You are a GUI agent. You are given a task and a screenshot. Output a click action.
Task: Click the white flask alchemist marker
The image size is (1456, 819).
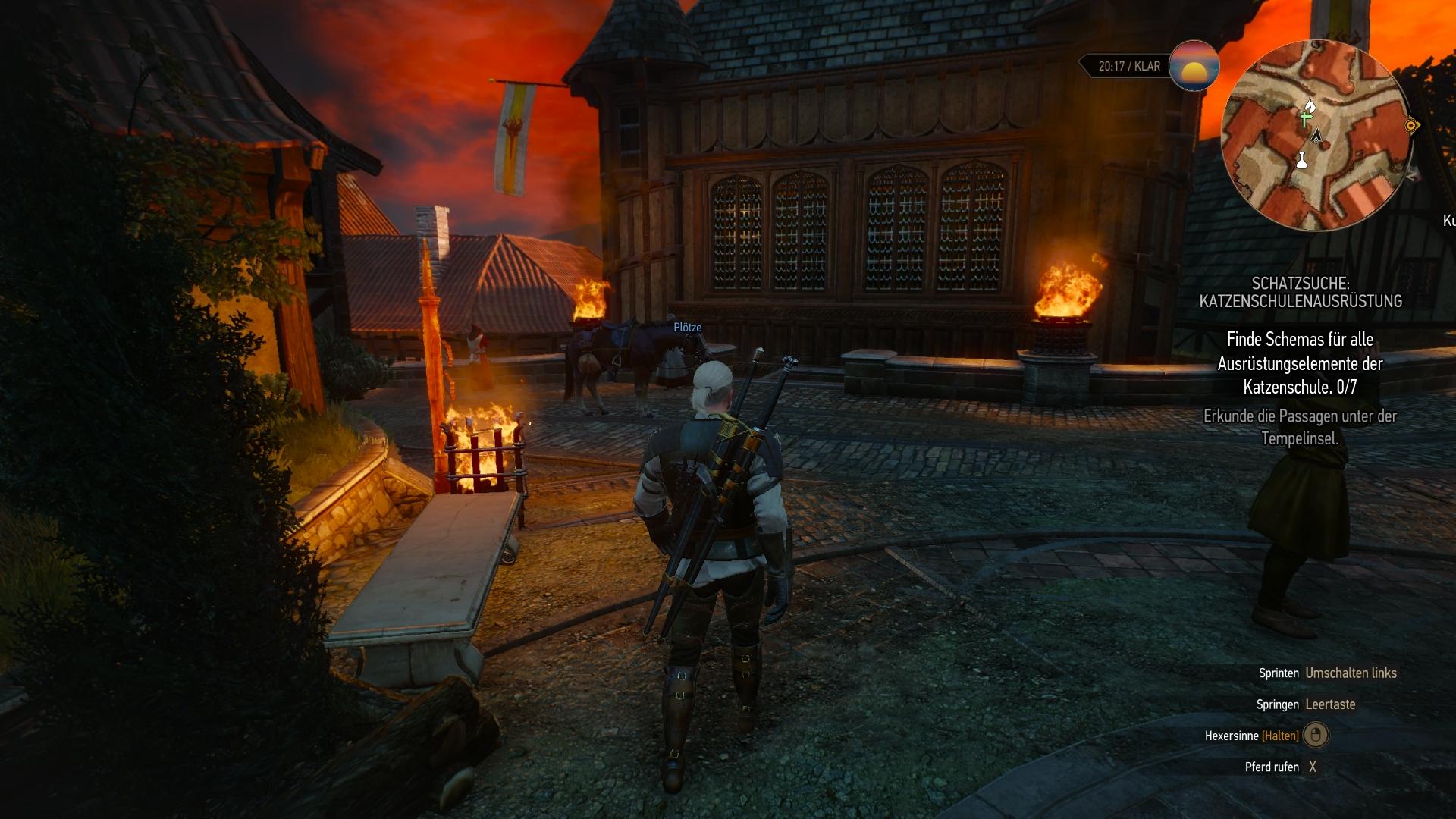(x=1301, y=160)
